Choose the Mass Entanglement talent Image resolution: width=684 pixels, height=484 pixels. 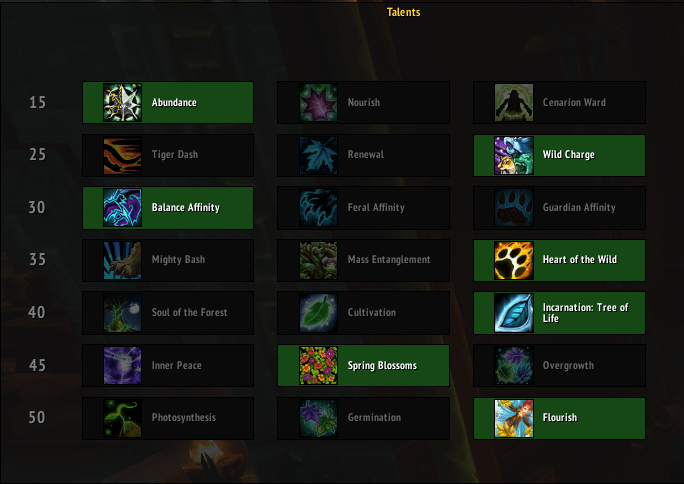[x=363, y=260]
